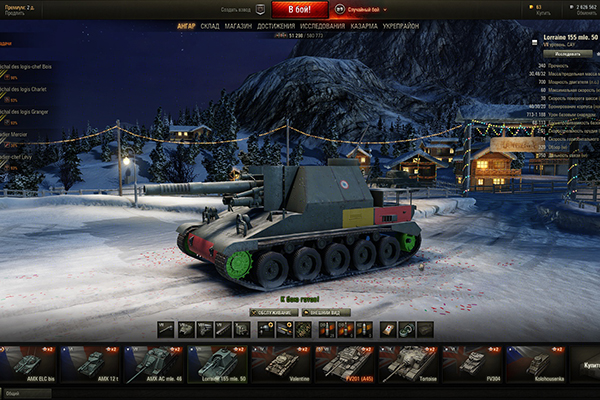Switch to the Казарма tab
This screenshot has width=600, height=400.
(x=364, y=26)
